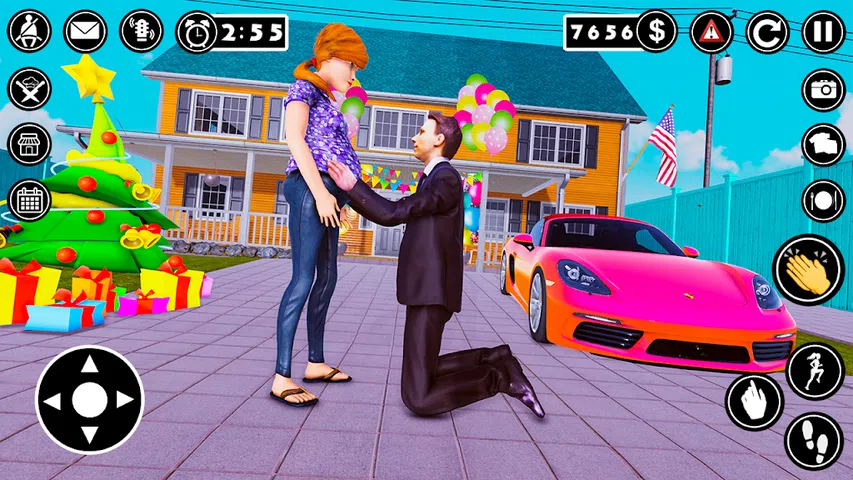Switch view with the camera icon

pyautogui.click(x=823, y=90)
